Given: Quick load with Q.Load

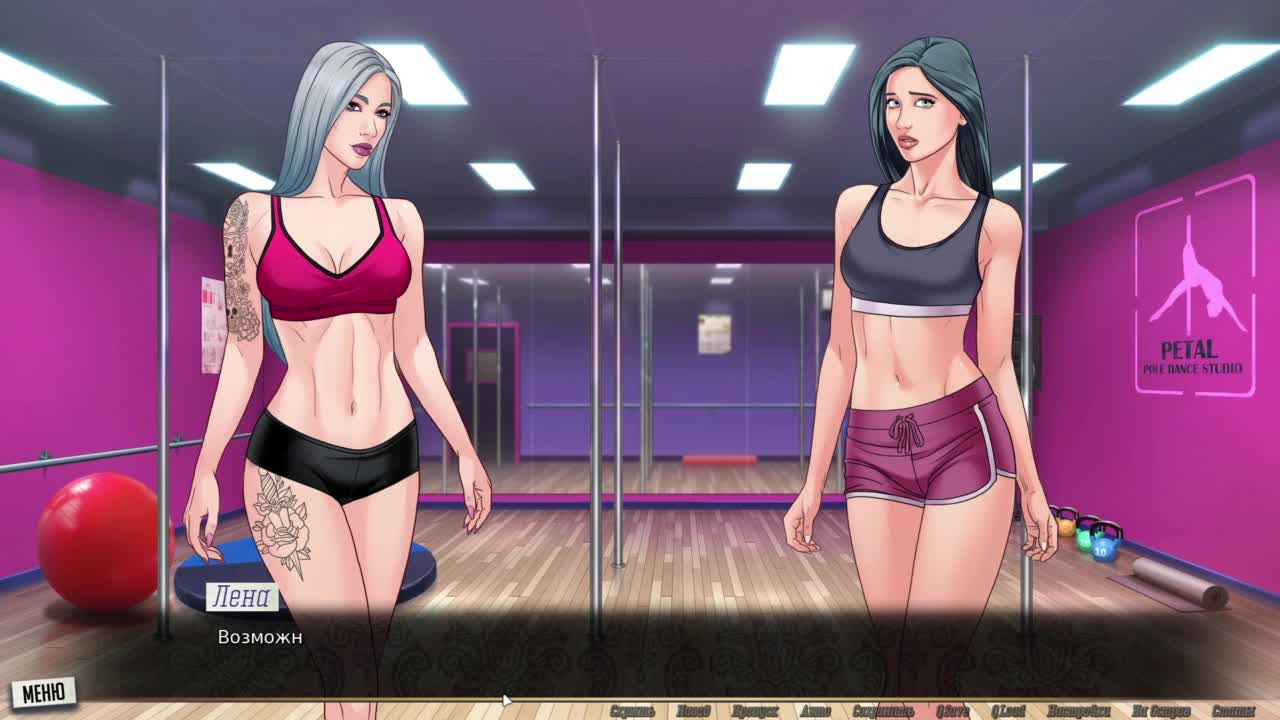Looking at the screenshot, I should pos(1008,711).
